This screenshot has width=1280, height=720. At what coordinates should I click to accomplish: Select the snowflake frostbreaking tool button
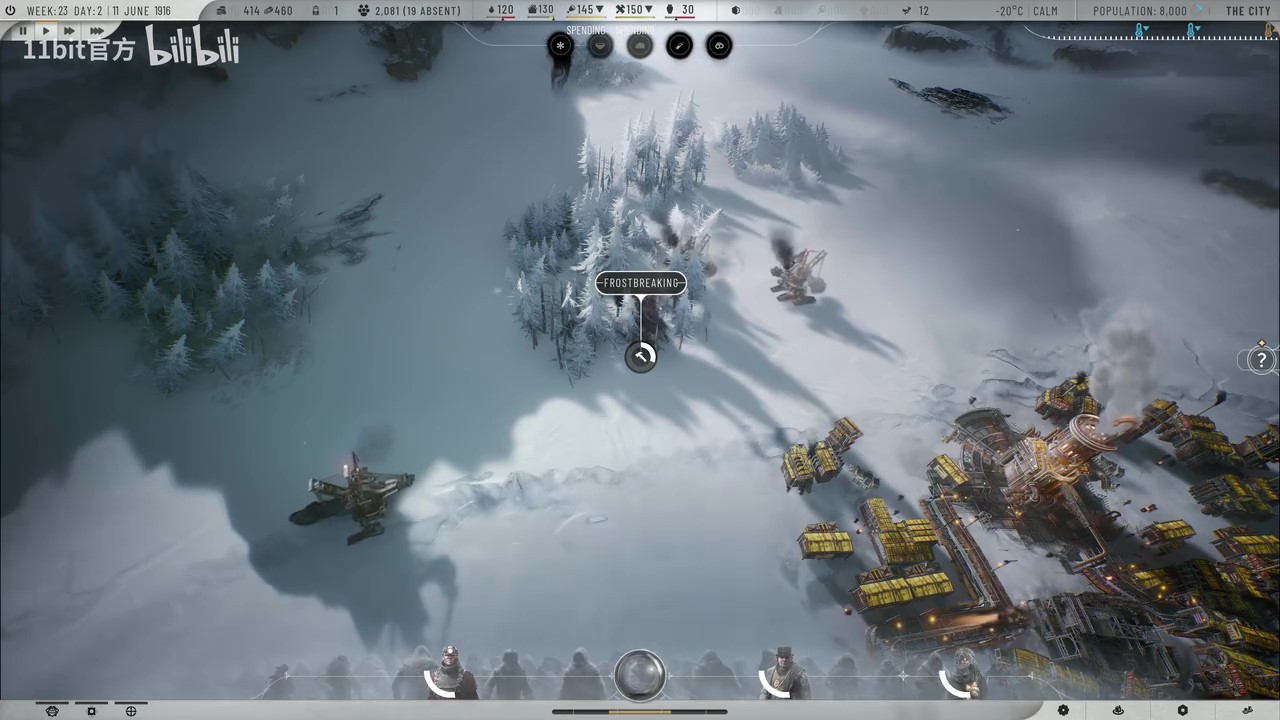pos(560,46)
